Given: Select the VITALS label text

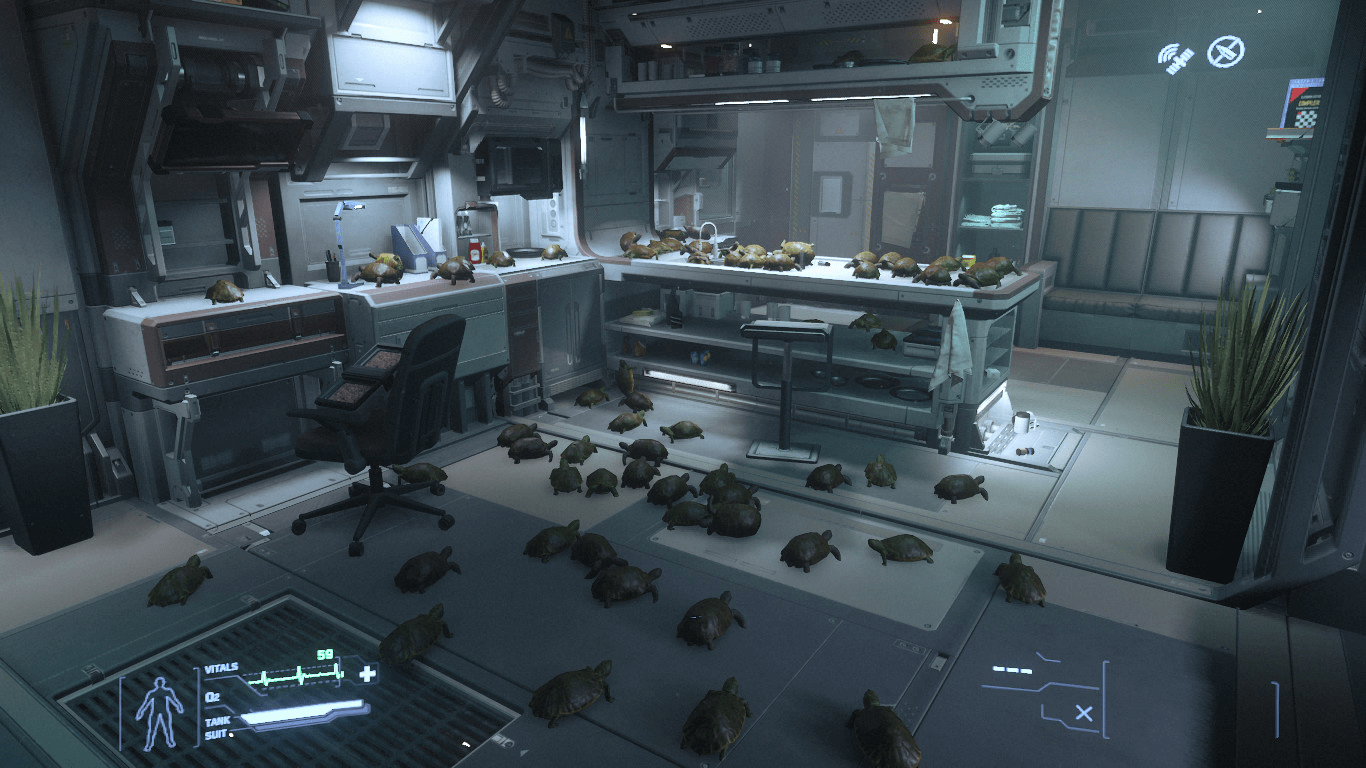Looking at the screenshot, I should click(221, 667).
